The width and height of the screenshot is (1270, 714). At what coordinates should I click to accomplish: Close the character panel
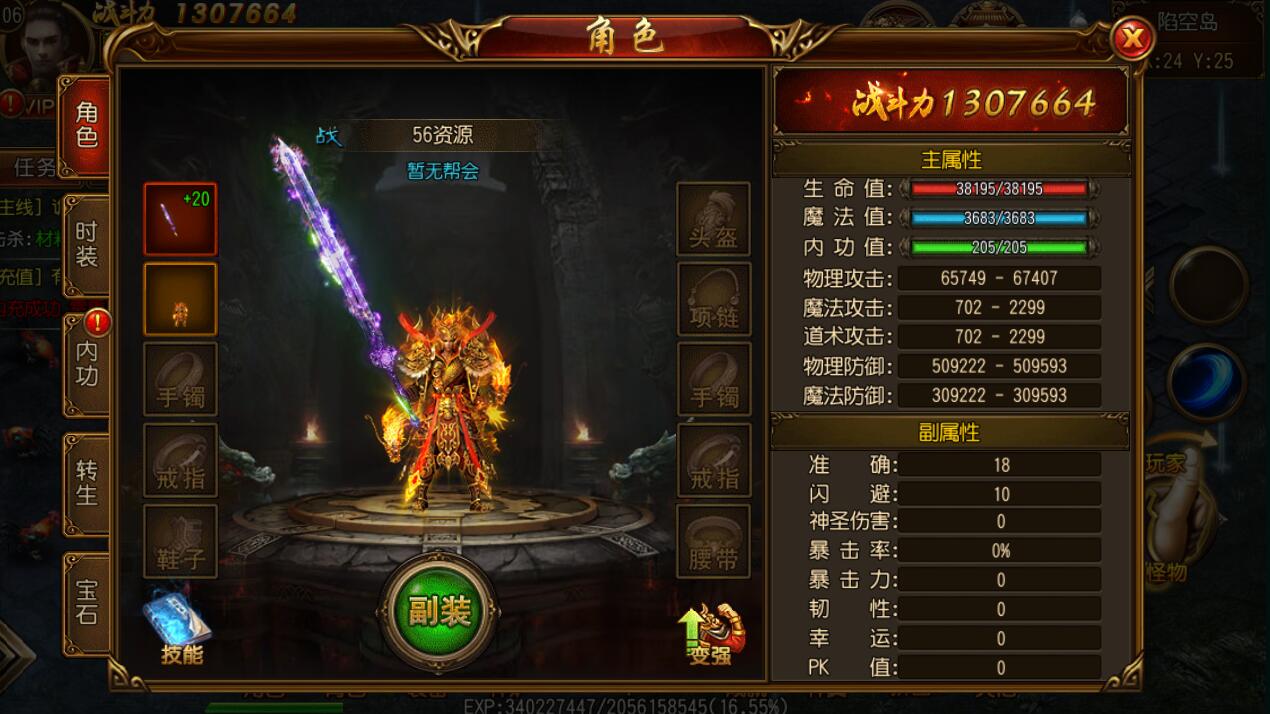pyautogui.click(x=1132, y=40)
